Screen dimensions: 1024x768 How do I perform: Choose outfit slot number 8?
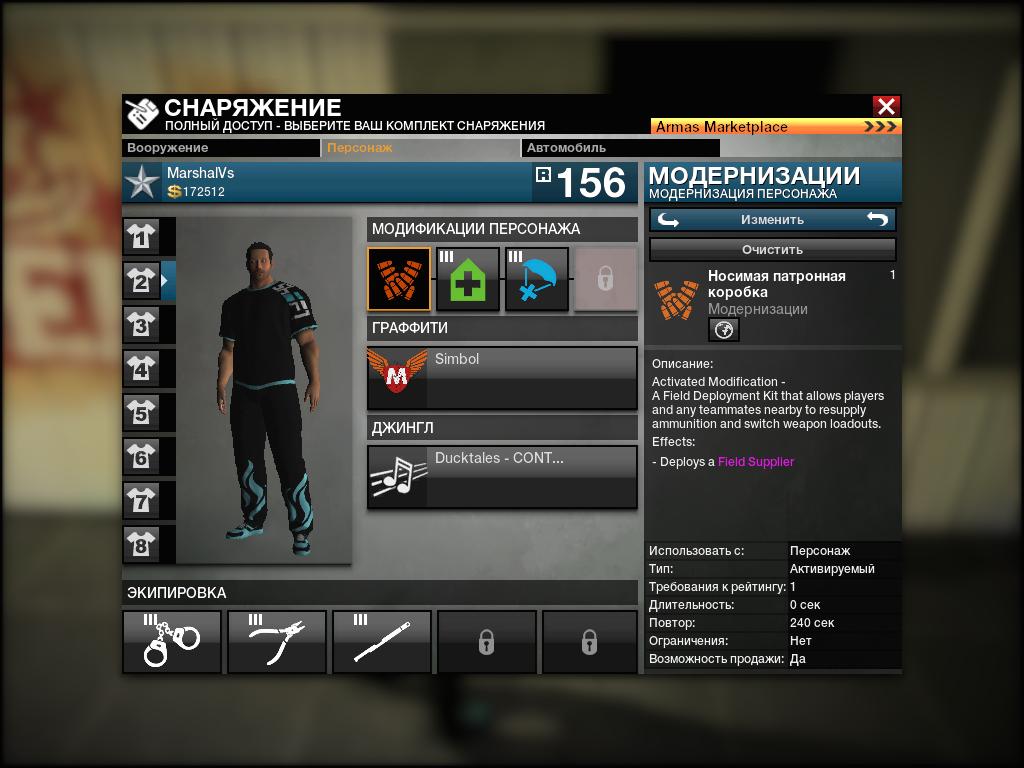tap(142, 544)
